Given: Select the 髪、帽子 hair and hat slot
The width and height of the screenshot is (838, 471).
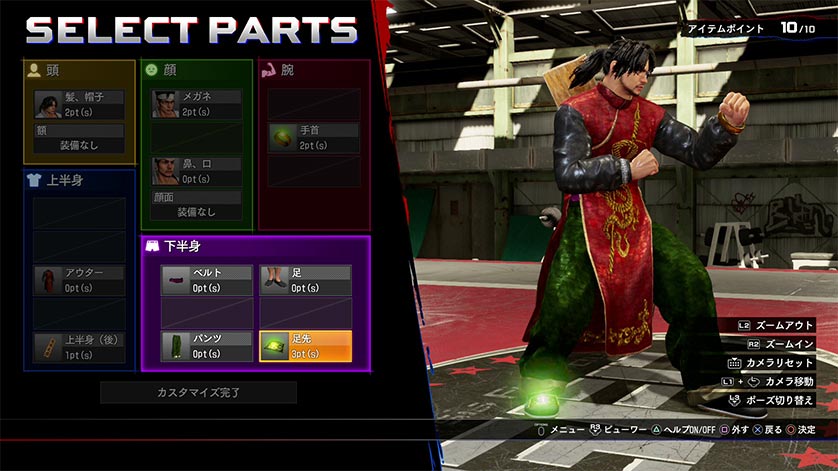Looking at the screenshot, I should coord(79,104).
